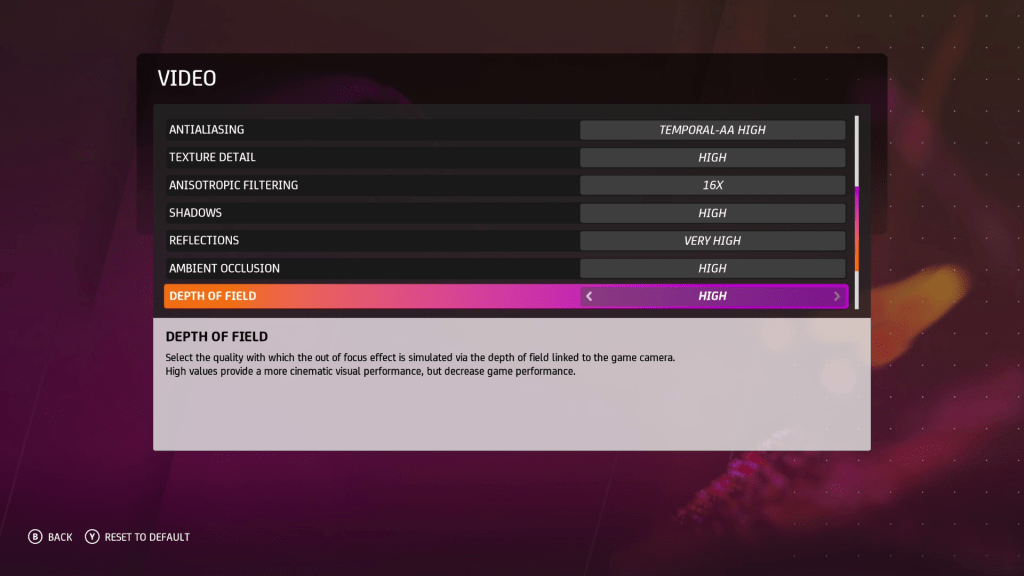This screenshot has height=576, width=1024.
Task: Click the left arrow on Depth of Field
Action: tap(589, 296)
